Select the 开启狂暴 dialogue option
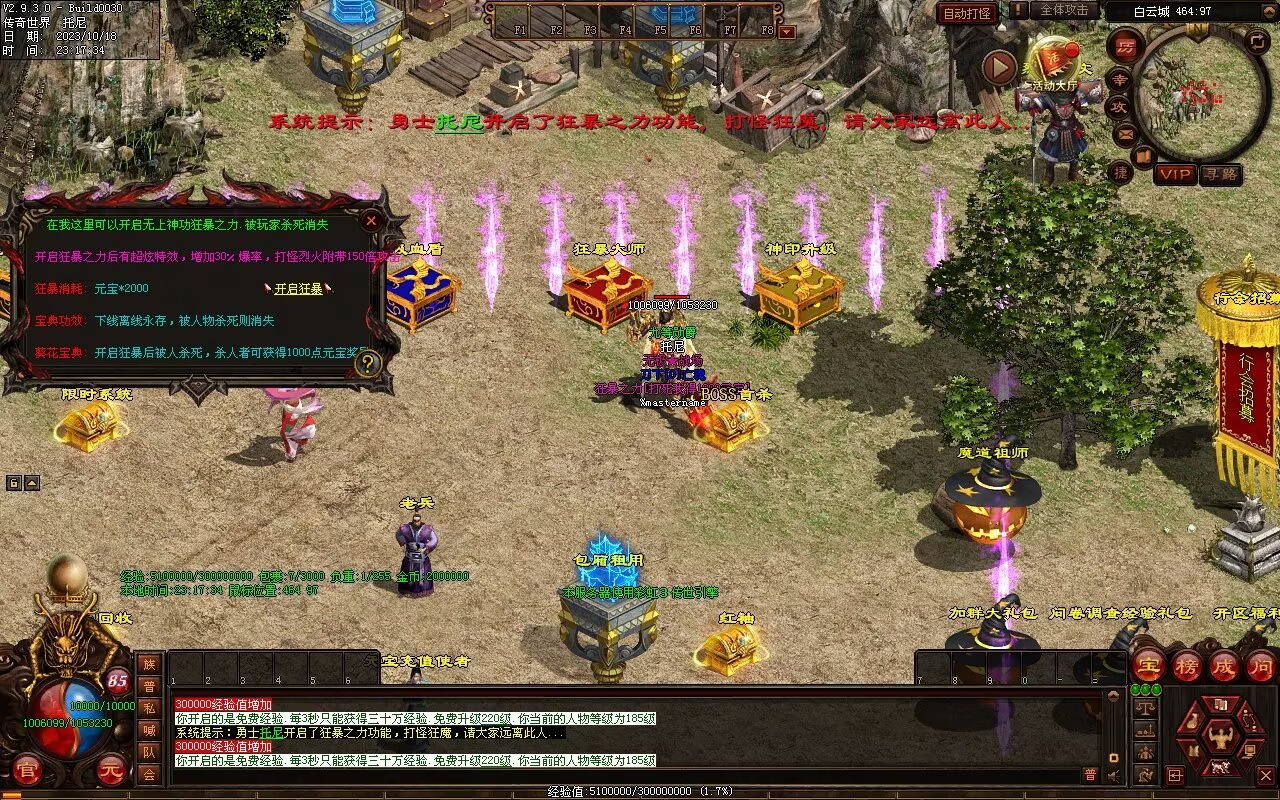 [x=299, y=289]
